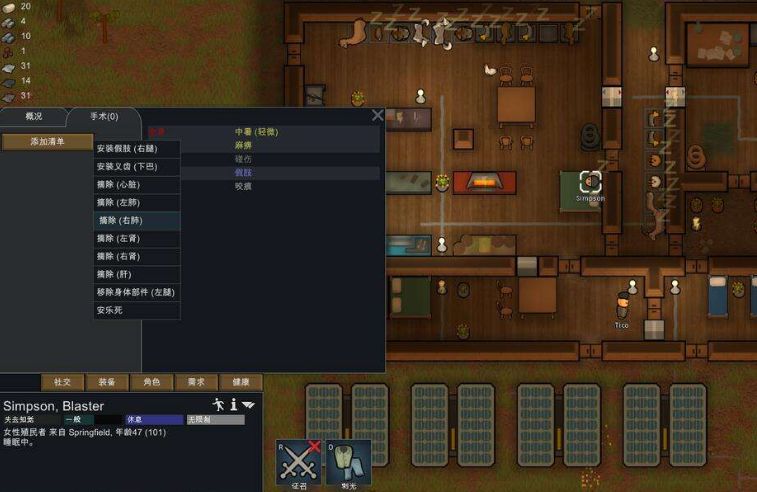This screenshot has width=757, height=492.
Task: Open the 社交 social tab
Action: [62, 382]
